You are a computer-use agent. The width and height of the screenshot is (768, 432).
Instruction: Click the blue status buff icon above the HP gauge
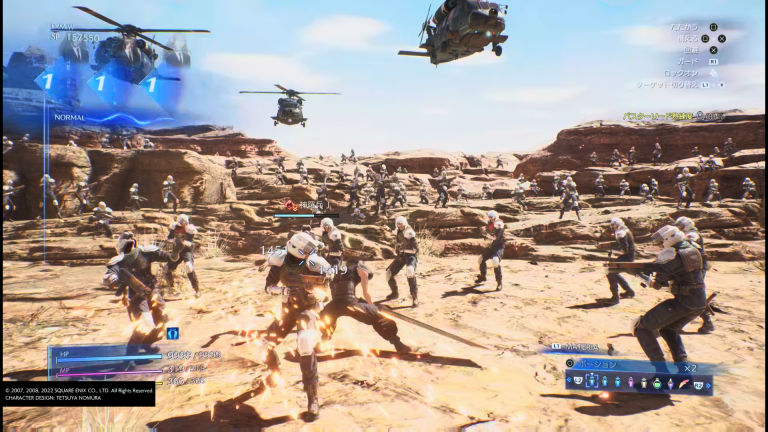[173, 333]
